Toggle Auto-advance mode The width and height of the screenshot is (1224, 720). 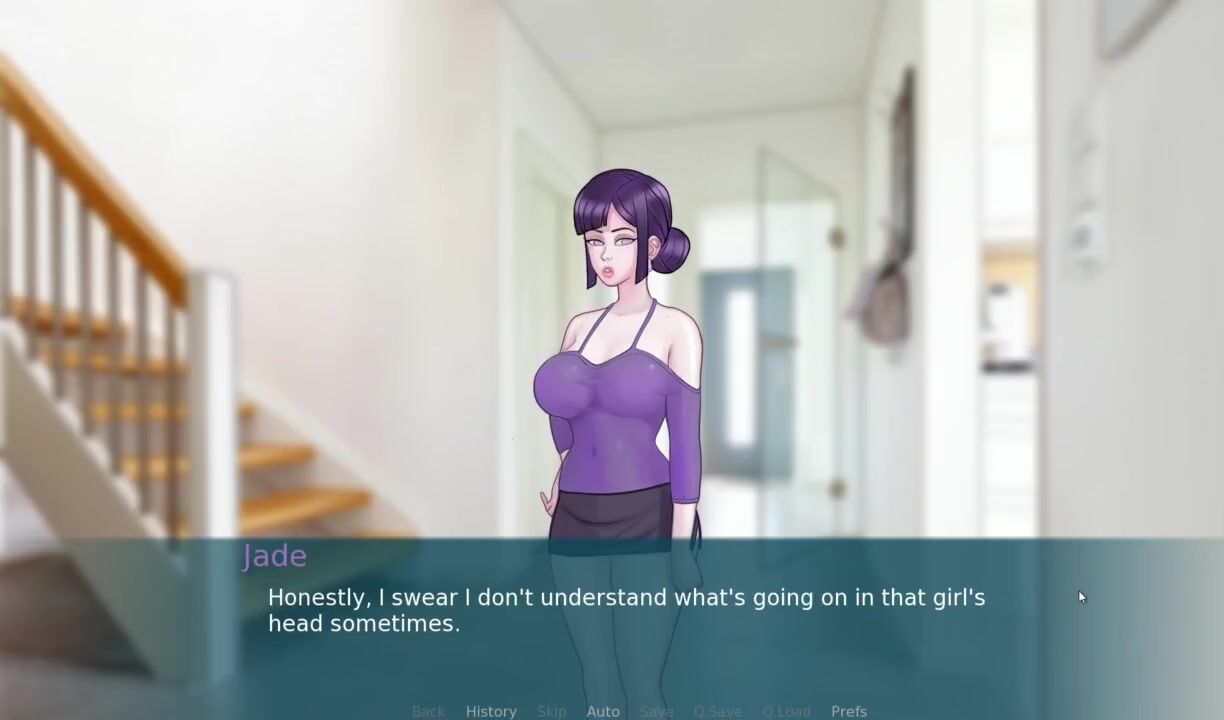click(x=603, y=711)
